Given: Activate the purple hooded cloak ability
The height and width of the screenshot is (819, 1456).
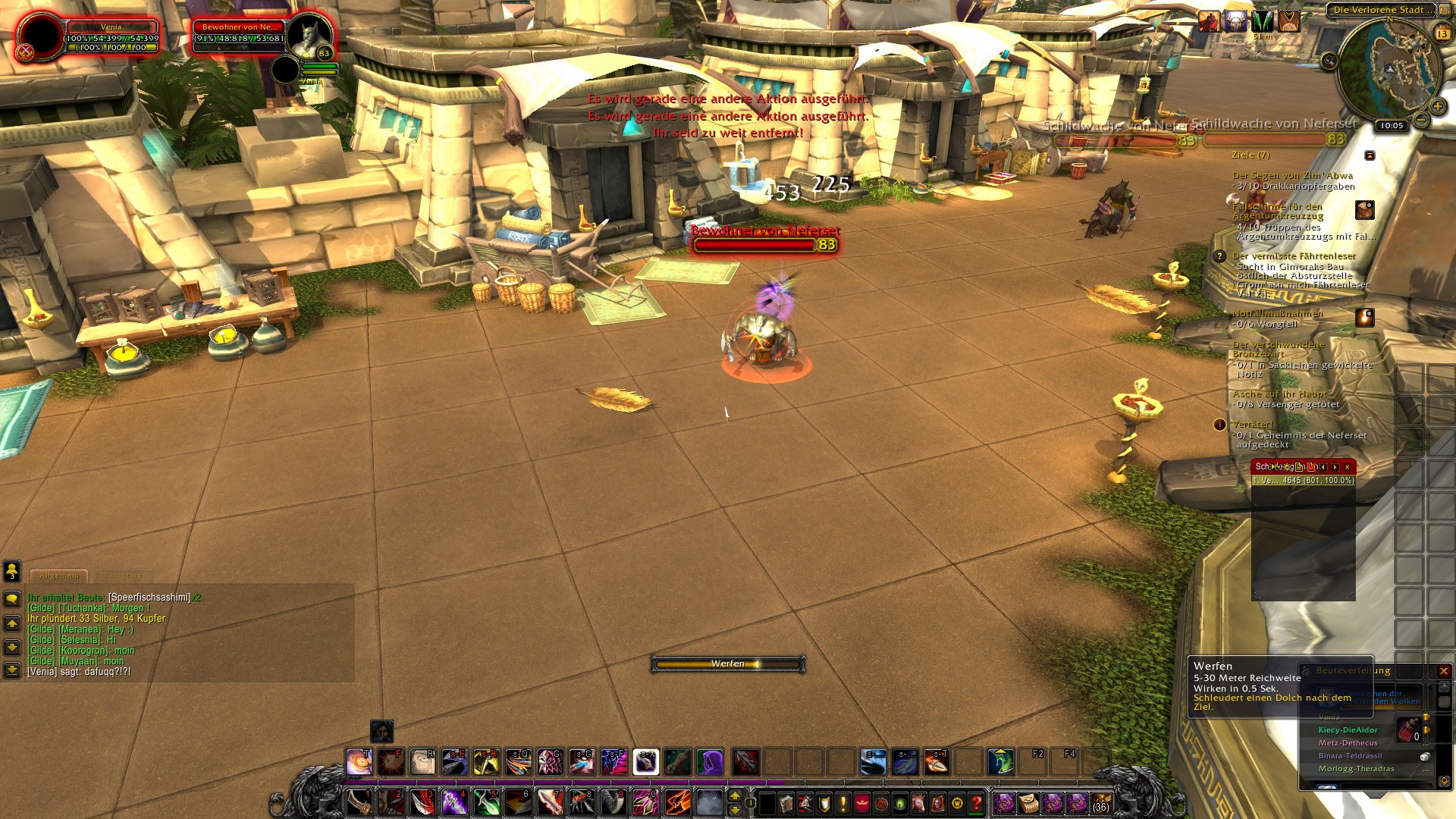Looking at the screenshot, I should click(x=710, y=761).
